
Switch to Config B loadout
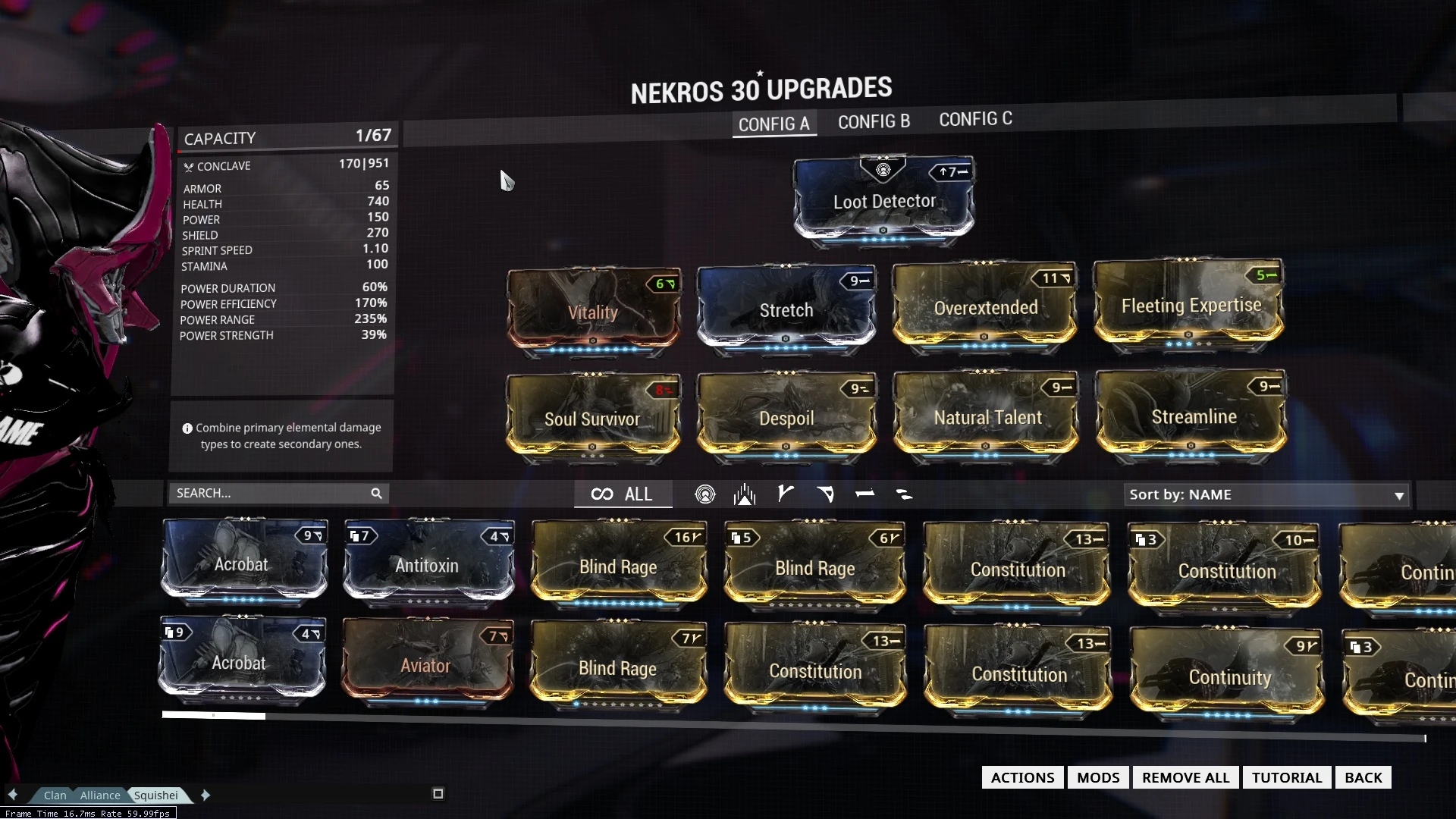pos(874,121)
